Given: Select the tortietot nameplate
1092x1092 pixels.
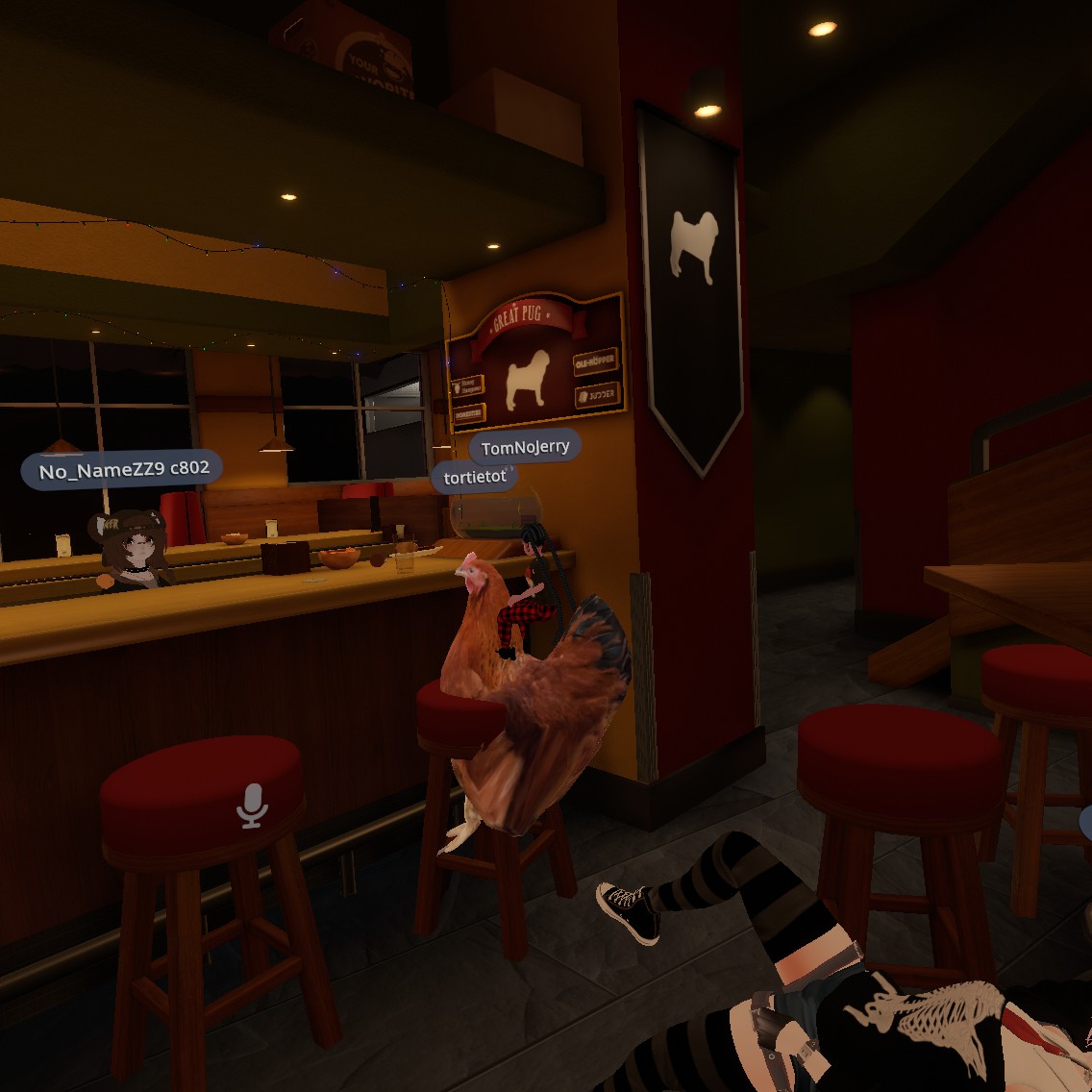Looking at the screenshot, I should coord(475,478).
